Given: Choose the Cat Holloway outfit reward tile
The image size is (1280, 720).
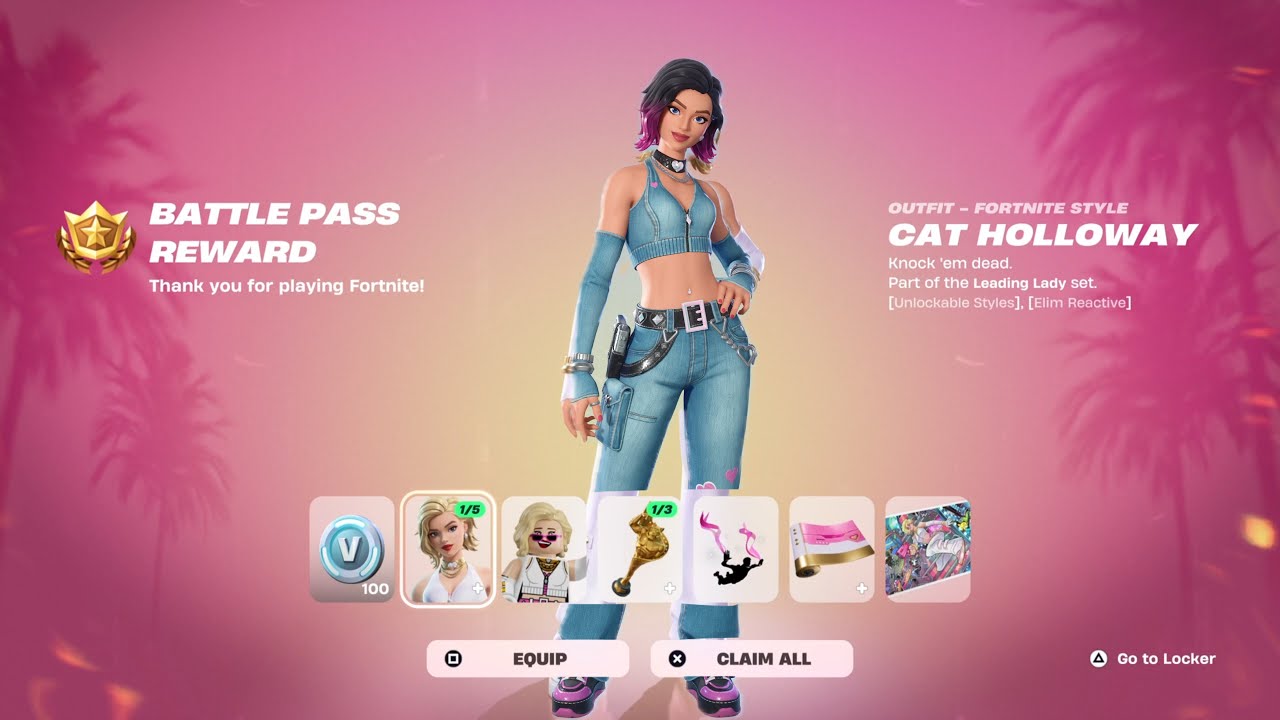Looking at the screenshot, I should pyautogui.click(x=448, y=549).
